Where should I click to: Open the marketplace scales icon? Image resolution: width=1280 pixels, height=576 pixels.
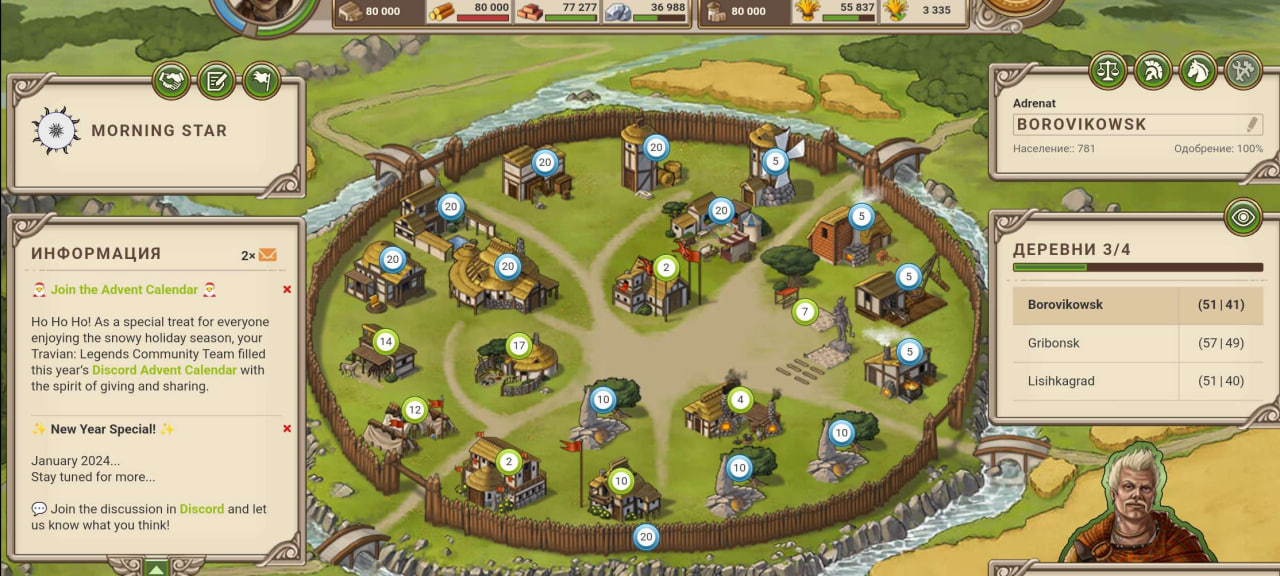tap(1108, 71)
